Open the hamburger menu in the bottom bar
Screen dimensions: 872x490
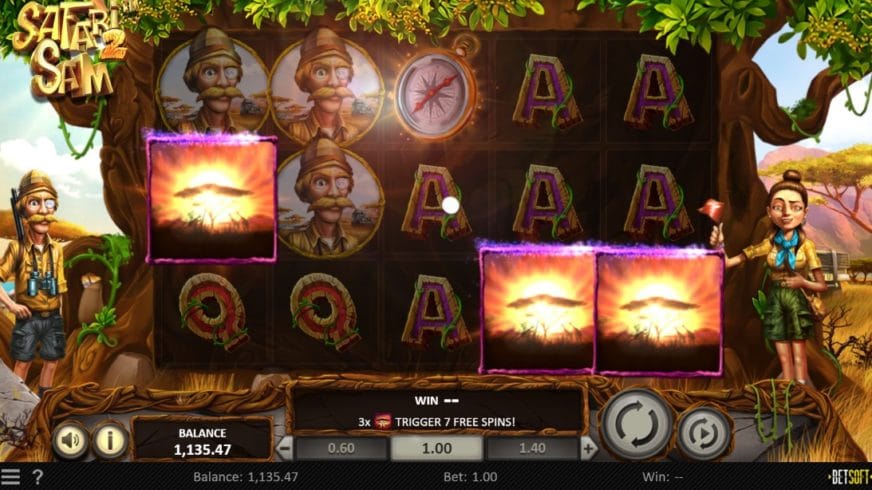pos(10,478)
